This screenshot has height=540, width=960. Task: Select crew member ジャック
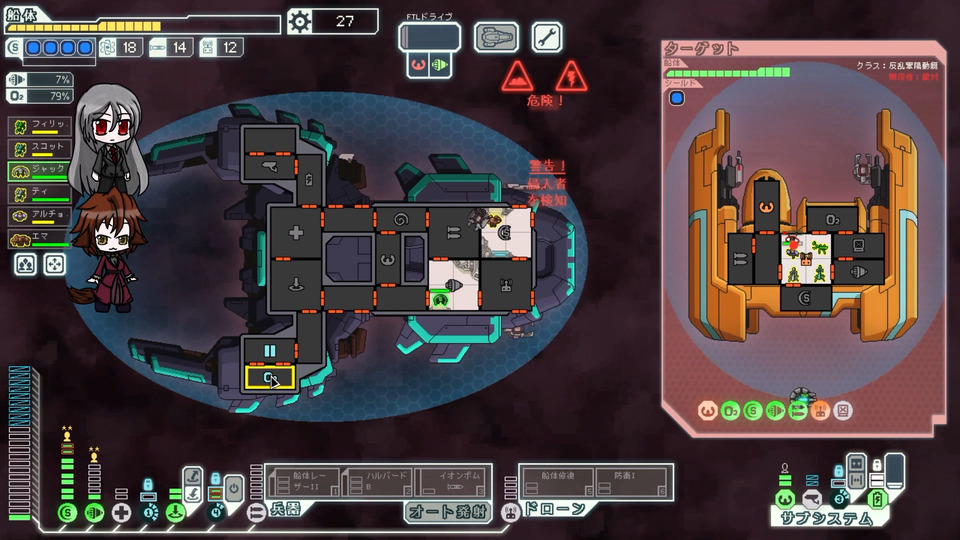tap(40, 171)
